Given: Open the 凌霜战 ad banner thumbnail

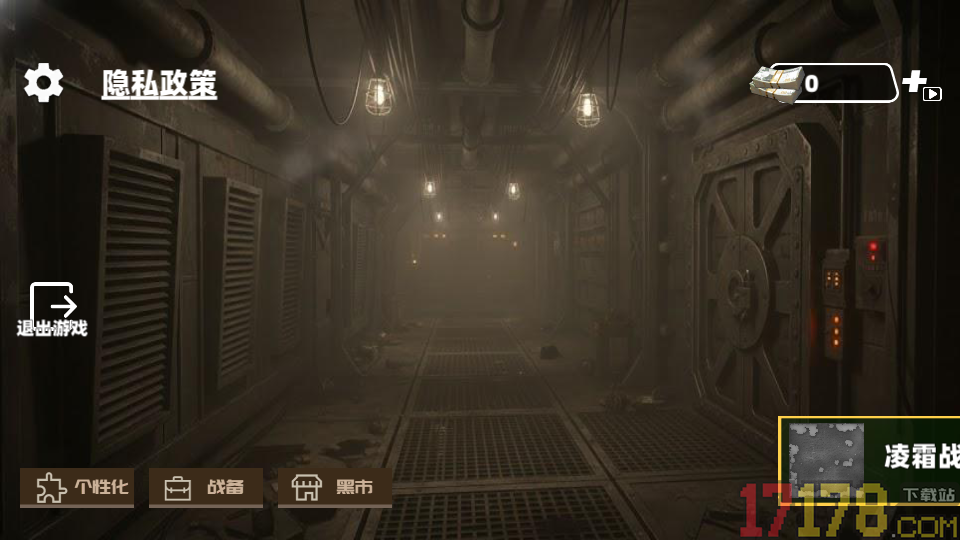Looking at the screenshot, I should [826, 461].
